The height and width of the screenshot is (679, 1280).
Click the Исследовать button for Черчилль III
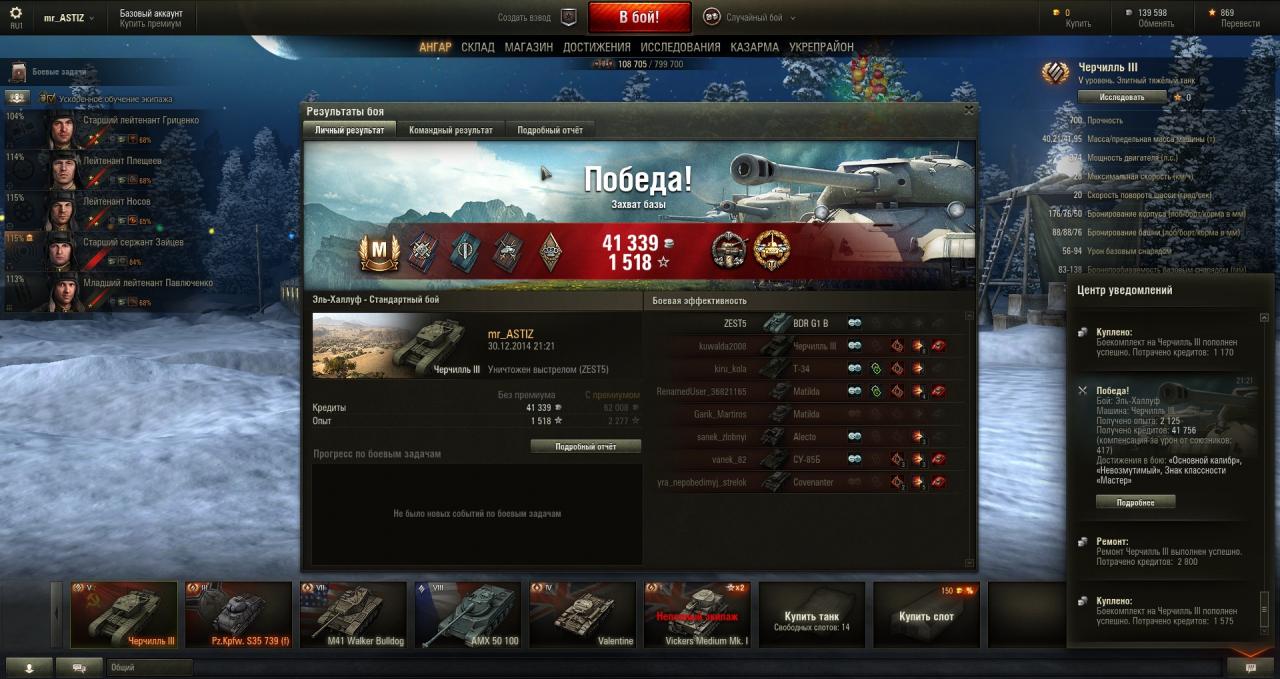click(x=1123, y=97)
